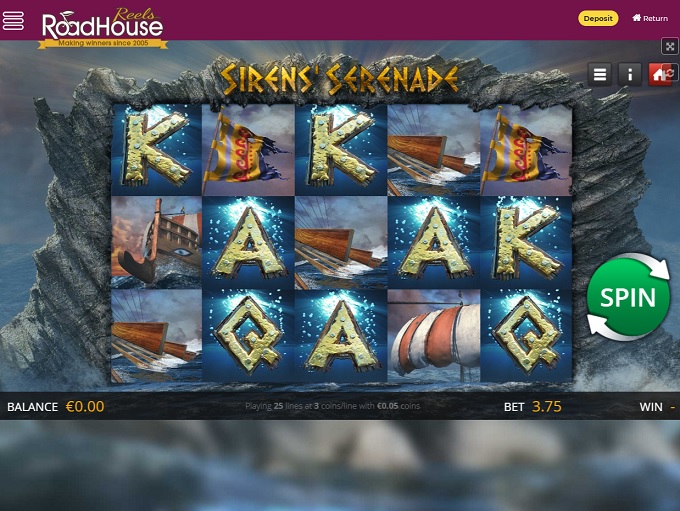Open the game's three-line menu button

pyautogui.click(x=600, y=74)
